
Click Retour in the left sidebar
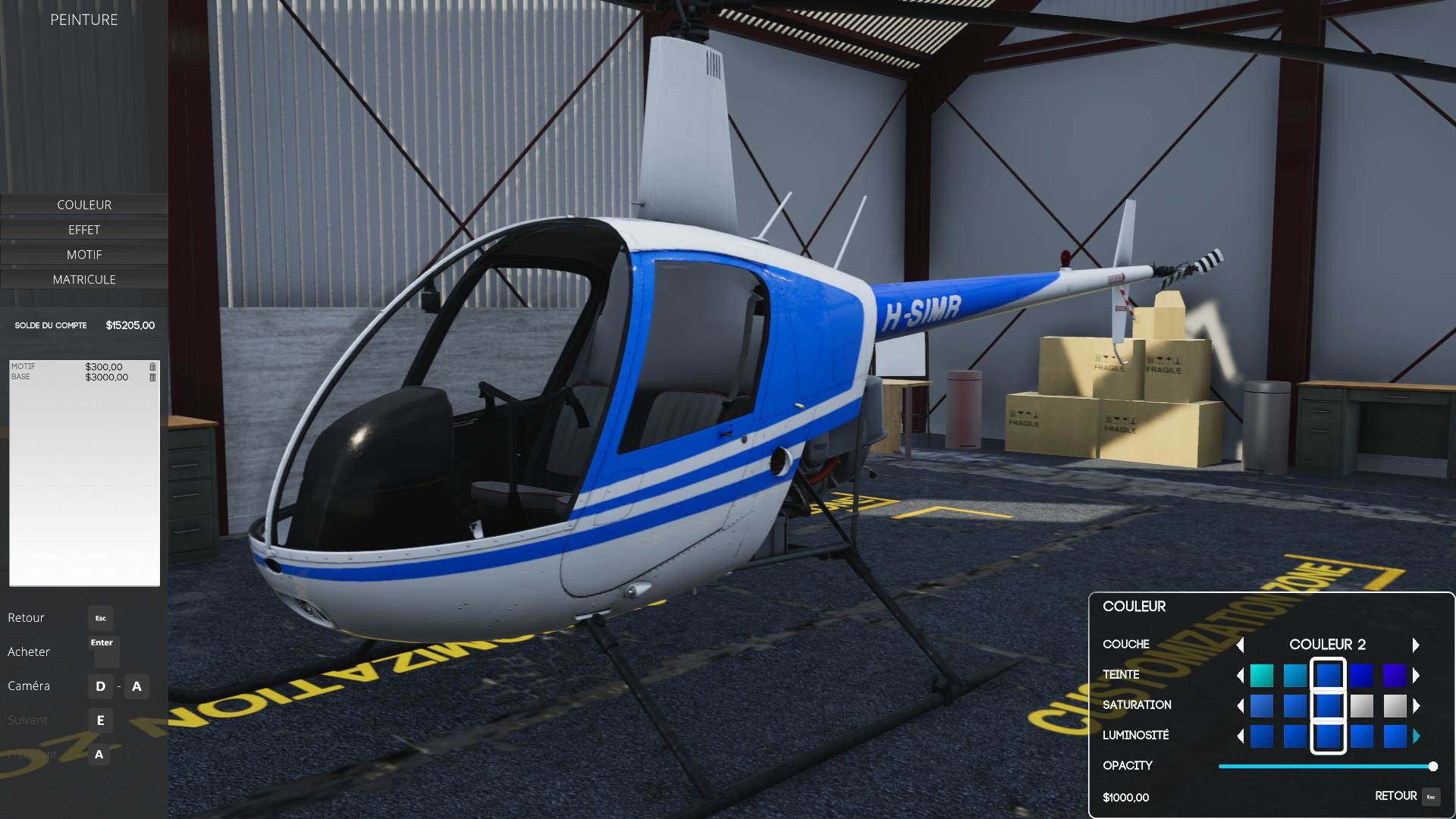(x=26, y=617)
